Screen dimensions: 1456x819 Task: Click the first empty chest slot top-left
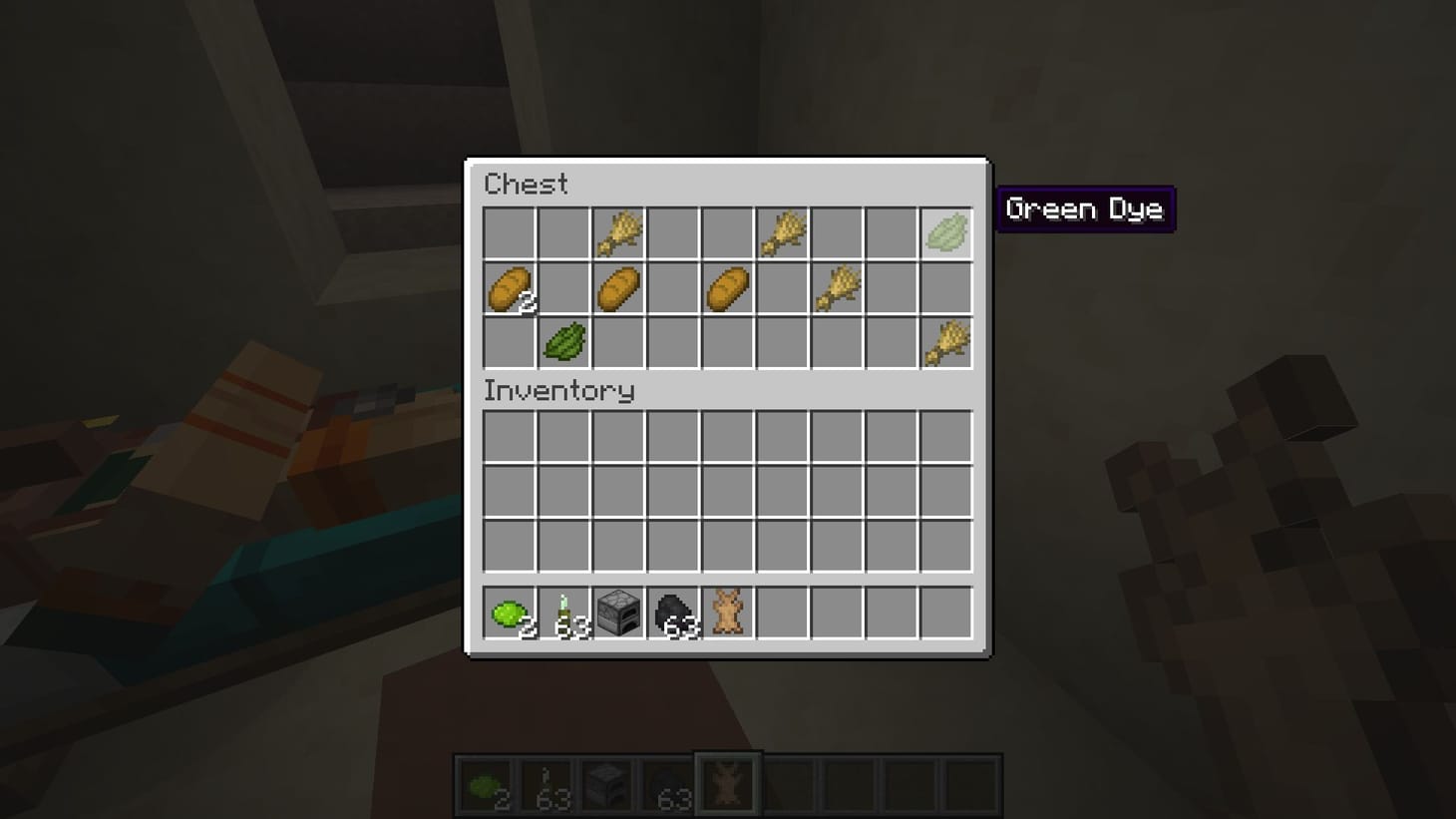click(508, 233)
